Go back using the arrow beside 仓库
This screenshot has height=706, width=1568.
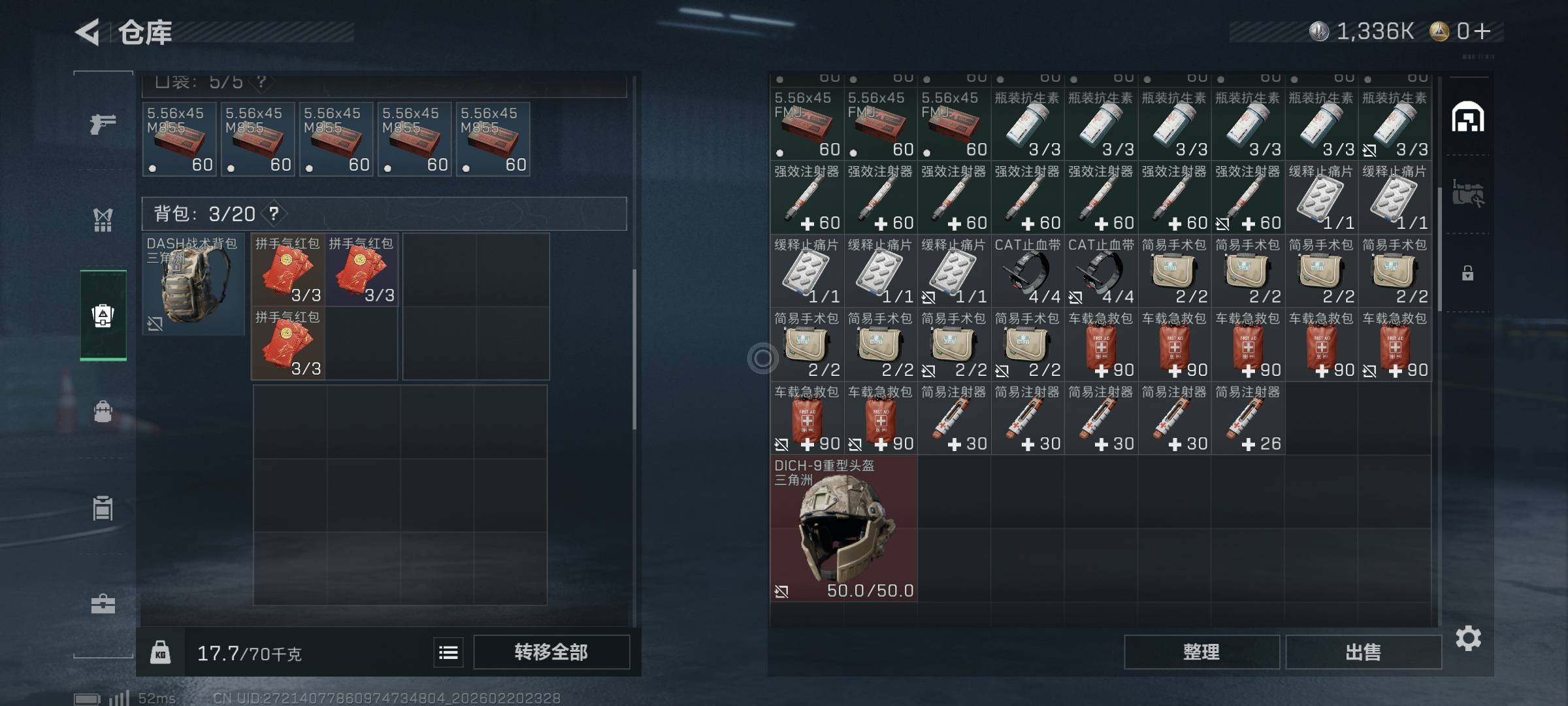point(88,32)
